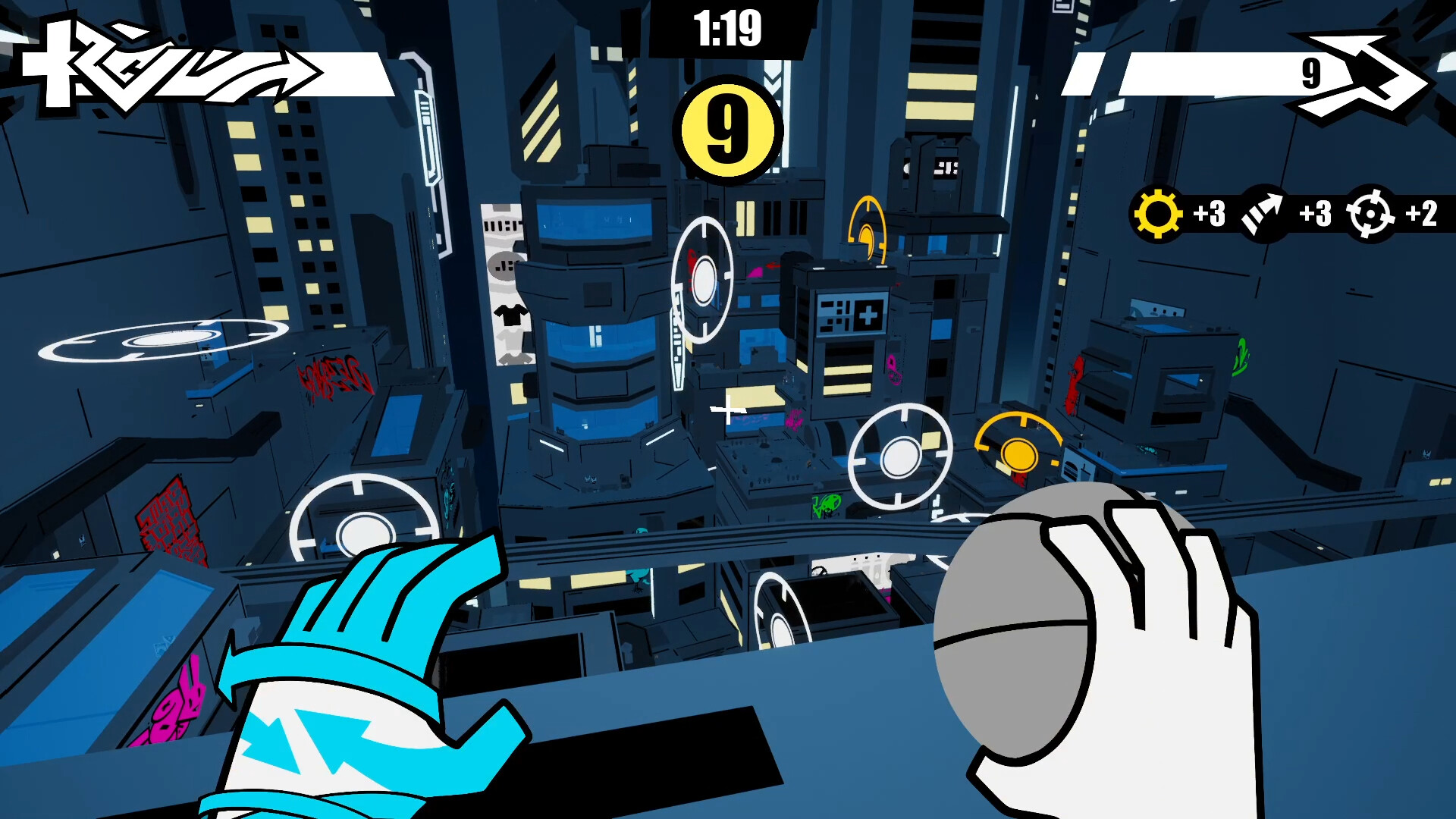The height and width of the screenshot is (819, 1456).
Task: Click the crosshair pickup icon showing +2
Action: coord(1370,215)
